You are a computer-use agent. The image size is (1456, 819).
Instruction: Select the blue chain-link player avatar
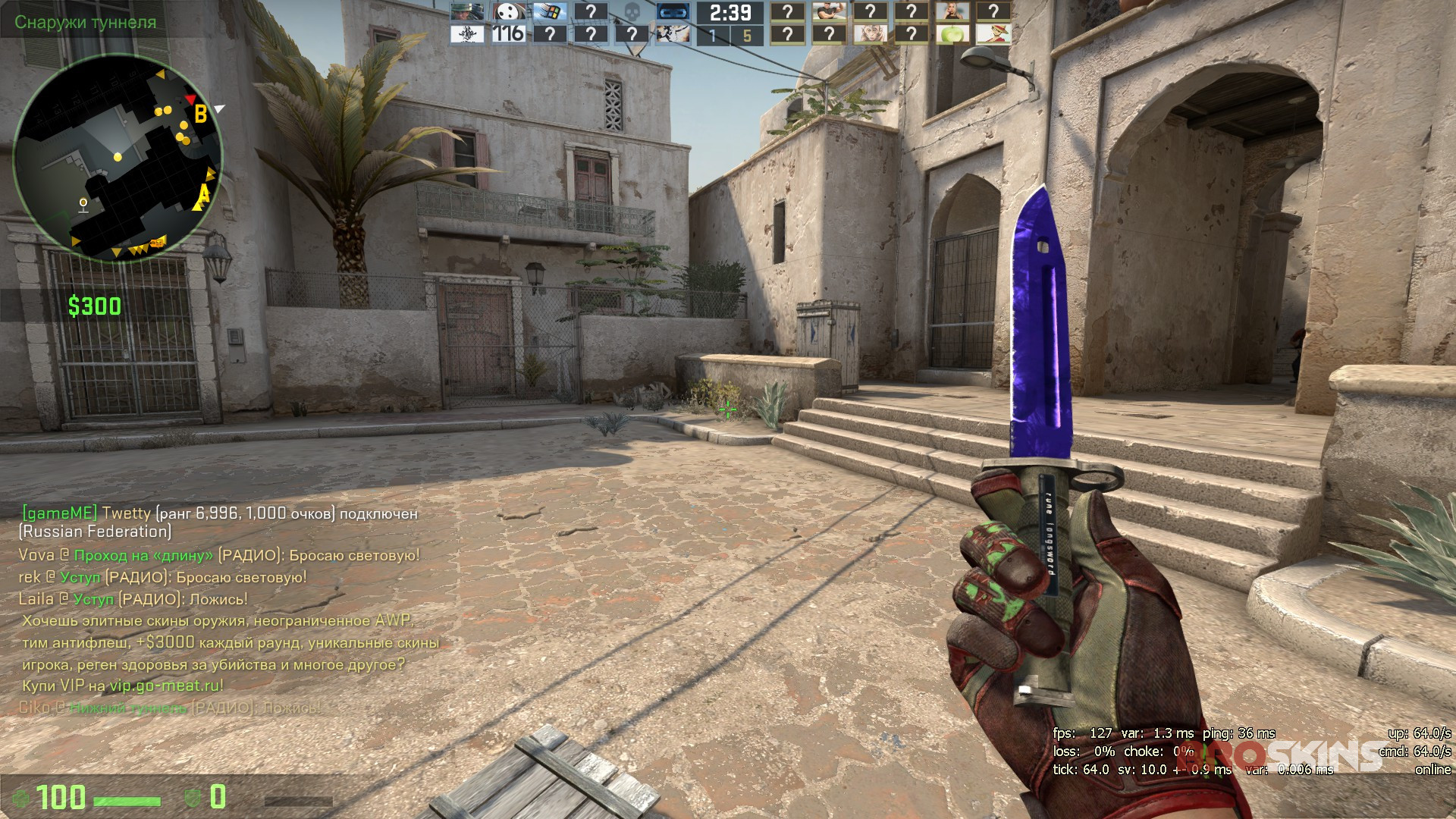pyautogui.click(x=672, y=12)
